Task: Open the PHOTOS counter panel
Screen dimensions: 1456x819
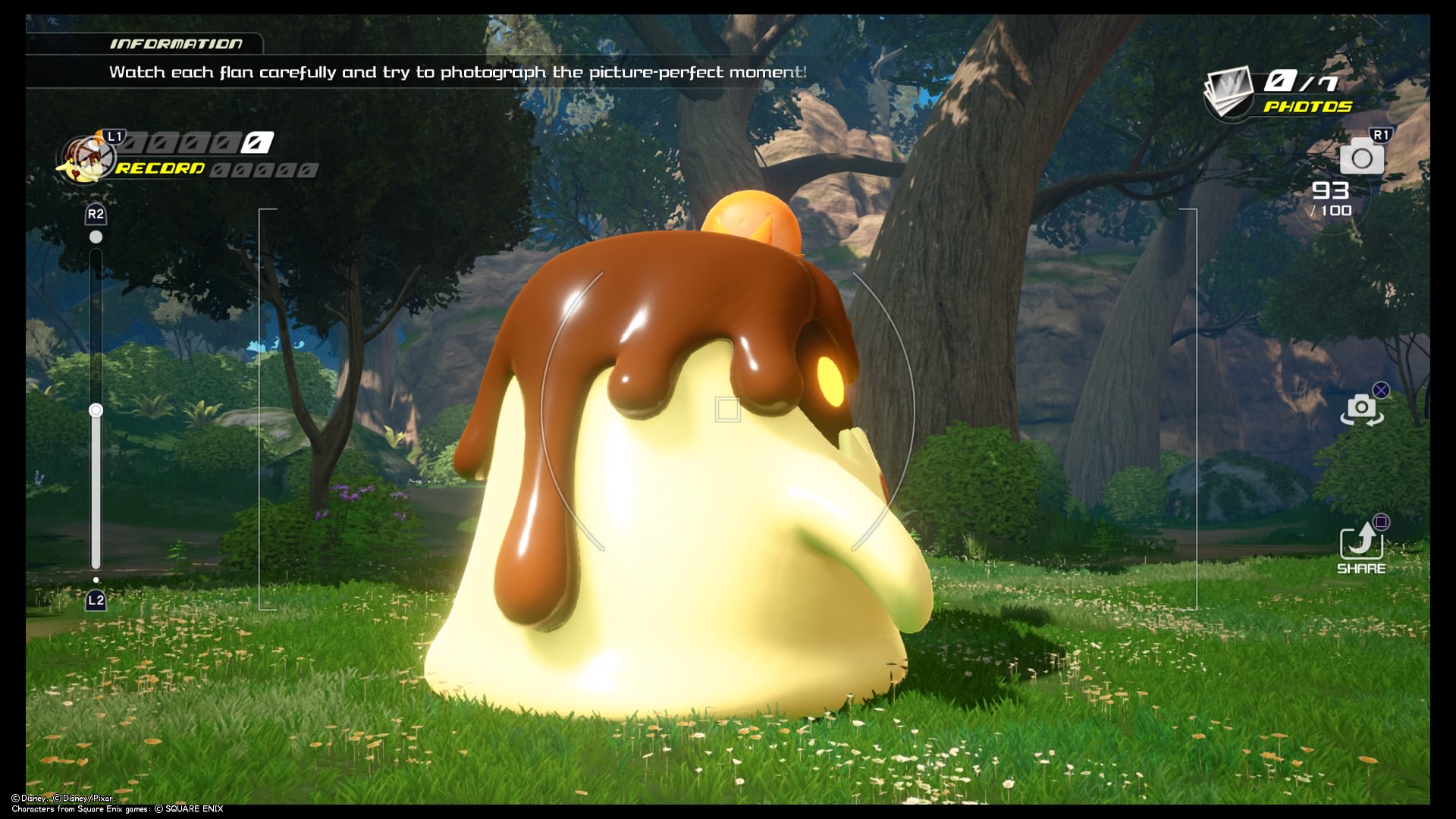Action: tap(1302, 80)
